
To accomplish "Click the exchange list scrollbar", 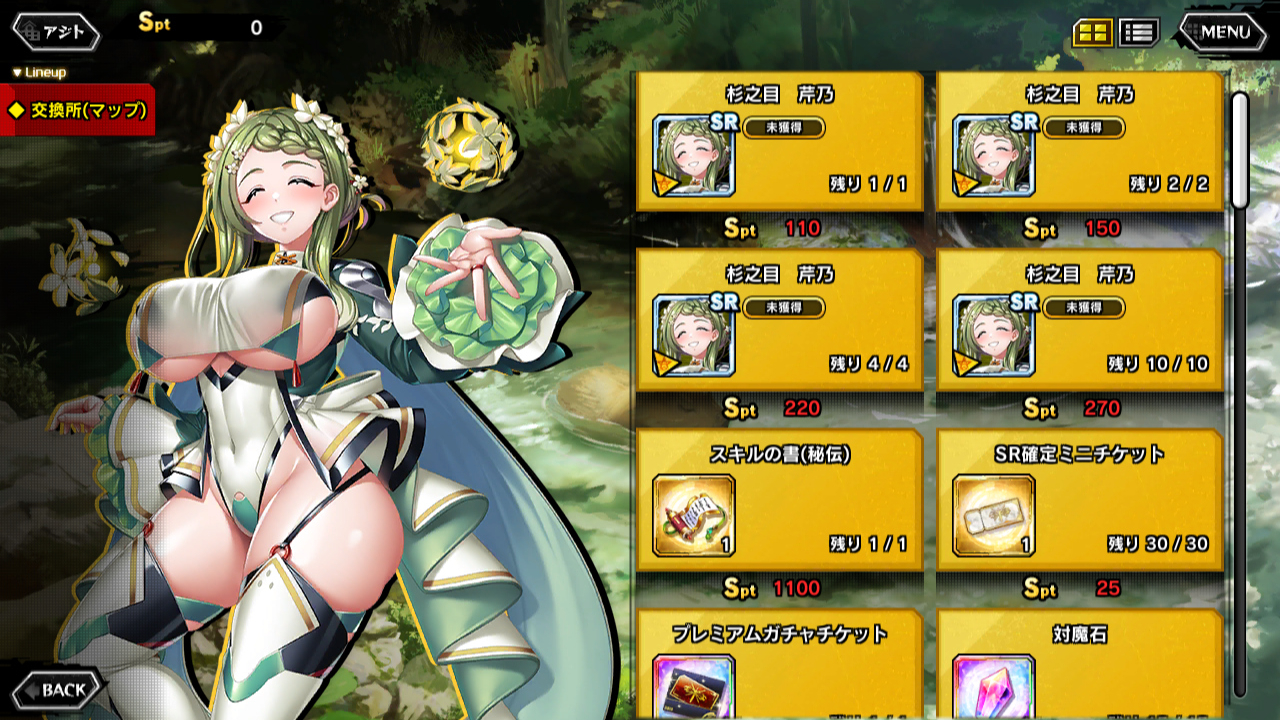I will pyautogui.click(x=1240, y=400).
